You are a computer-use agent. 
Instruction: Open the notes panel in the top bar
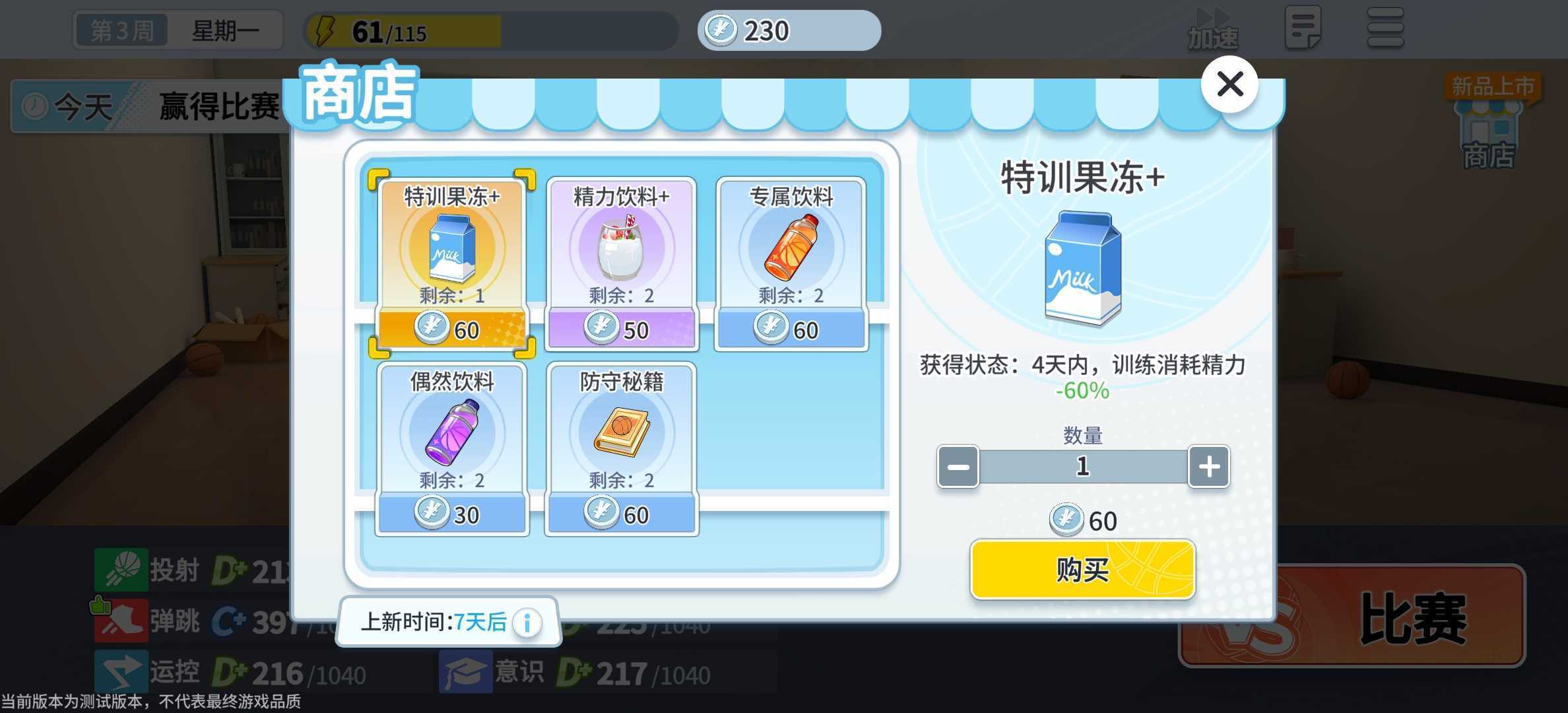[1303, 30]
